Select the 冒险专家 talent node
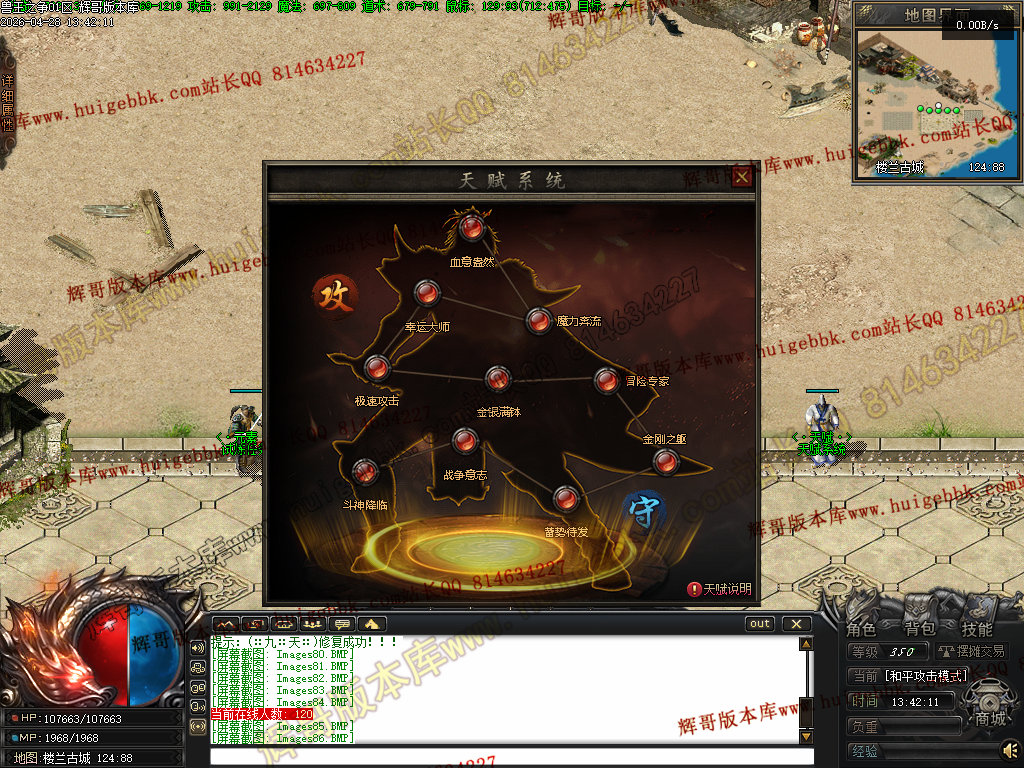The width and height of the screenshot is (1024, 768). click(606, 380)
